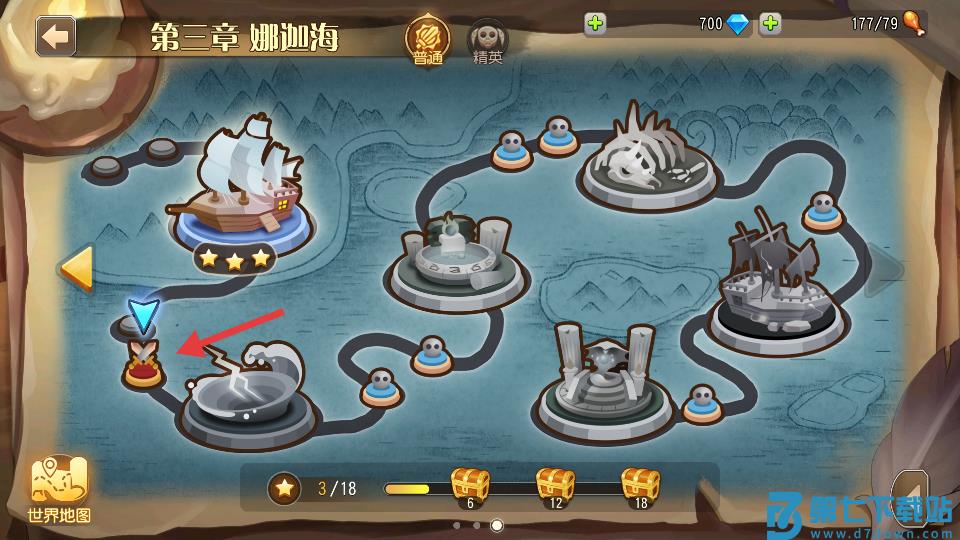The width and height of the screenshot is (960, 540).
Task: Enter the current red demon stage node
Action: pyautogui.click(x=143, y=366)
